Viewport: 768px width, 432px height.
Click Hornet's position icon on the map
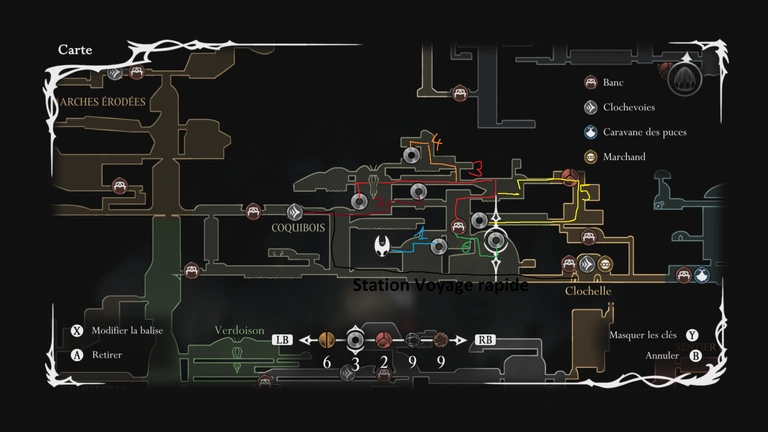382,245
